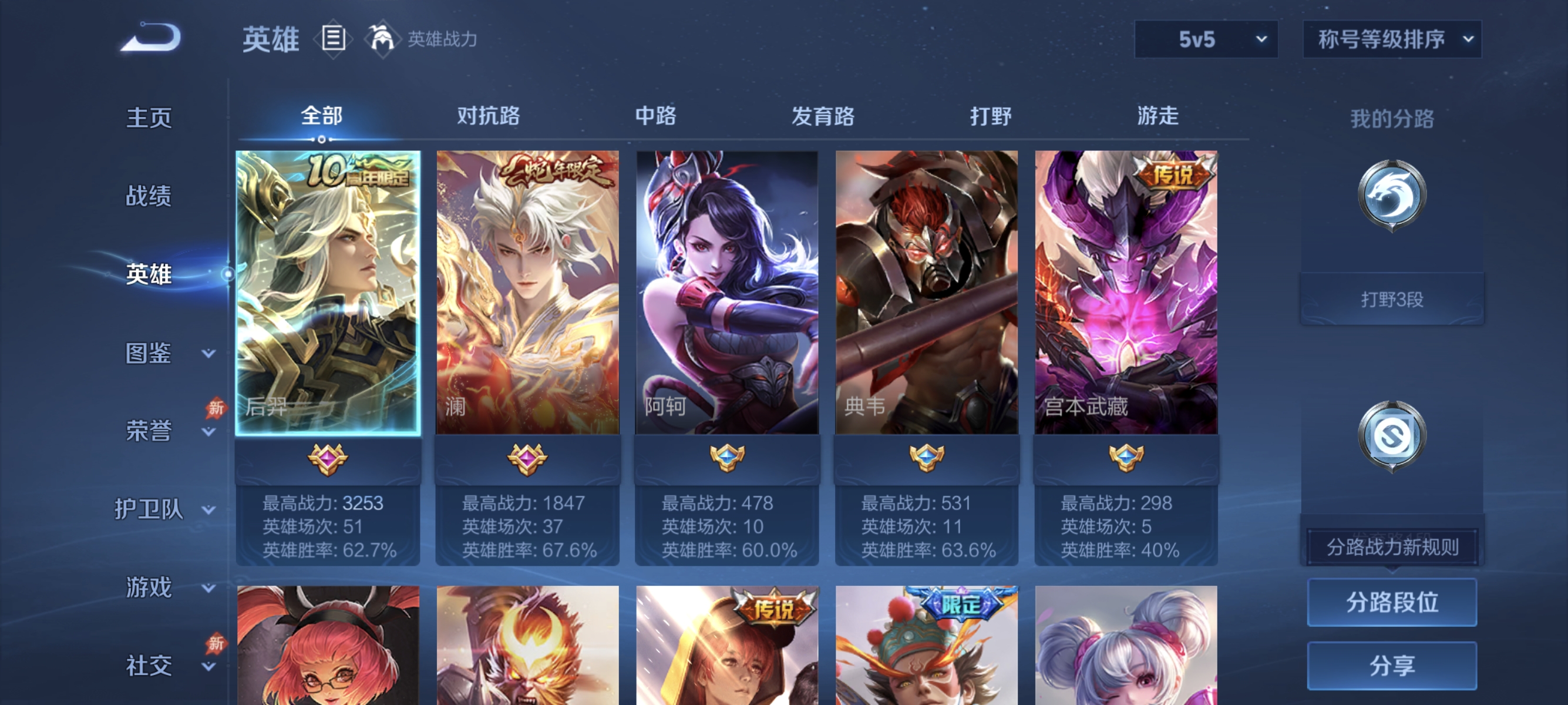Screen dimensions: 1568x705
Task: Click the 分路段位 button
Action: (1392, 603)
